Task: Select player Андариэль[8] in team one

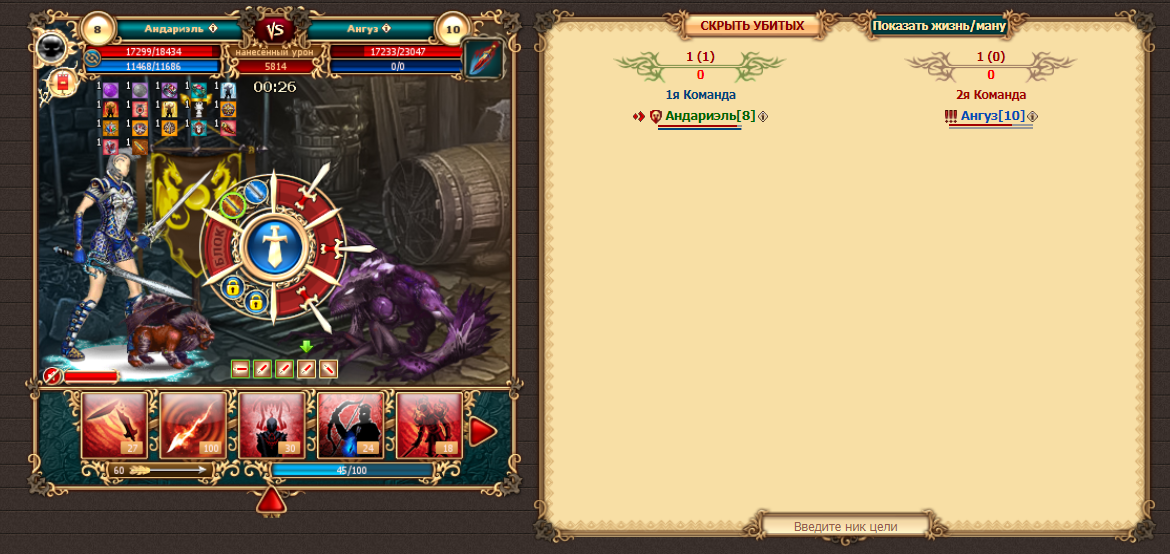Action: pos(710,117)
